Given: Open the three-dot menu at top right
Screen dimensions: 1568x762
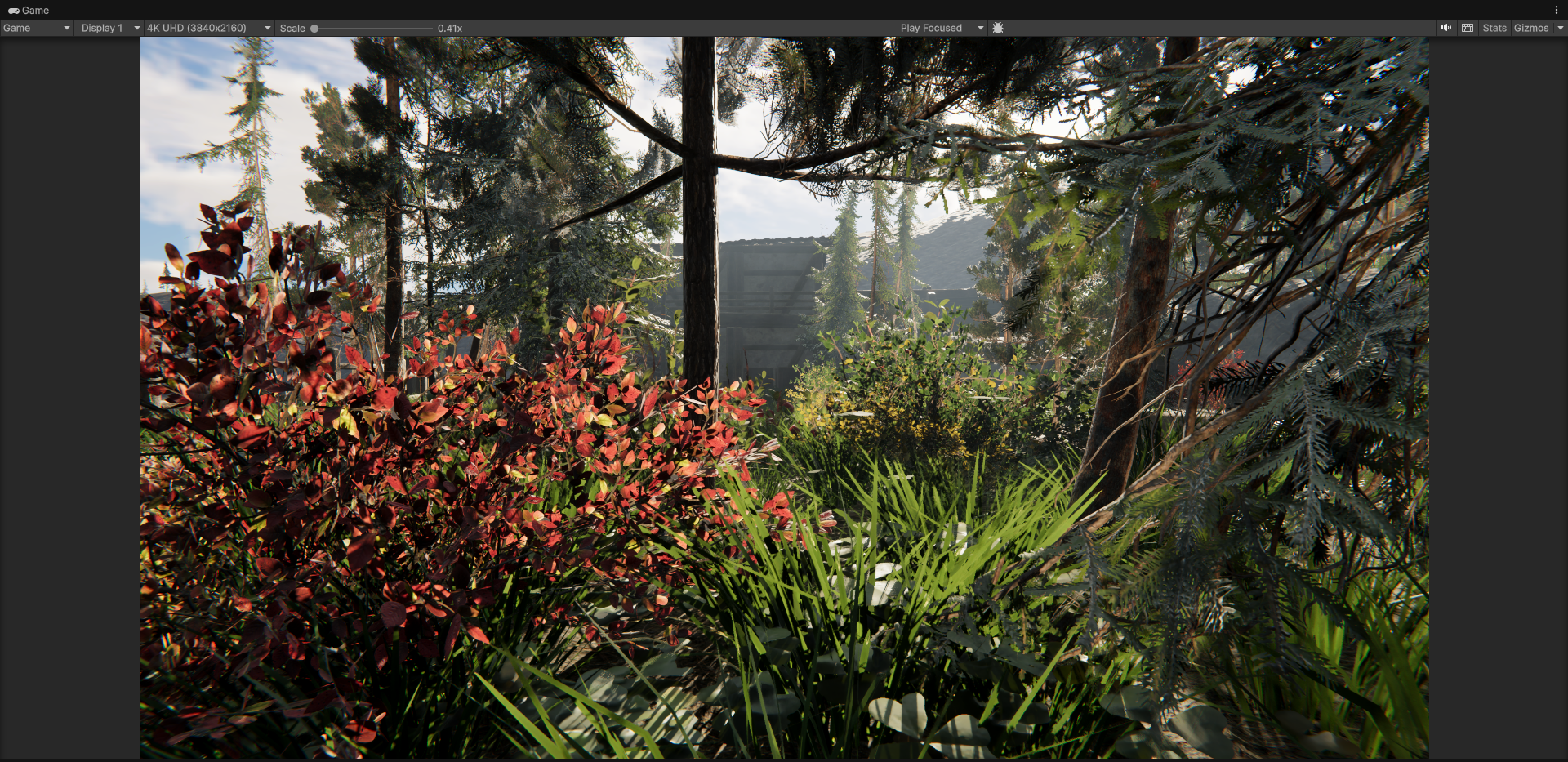Looking at the screenshot, I should click(x=1558, y=10).
